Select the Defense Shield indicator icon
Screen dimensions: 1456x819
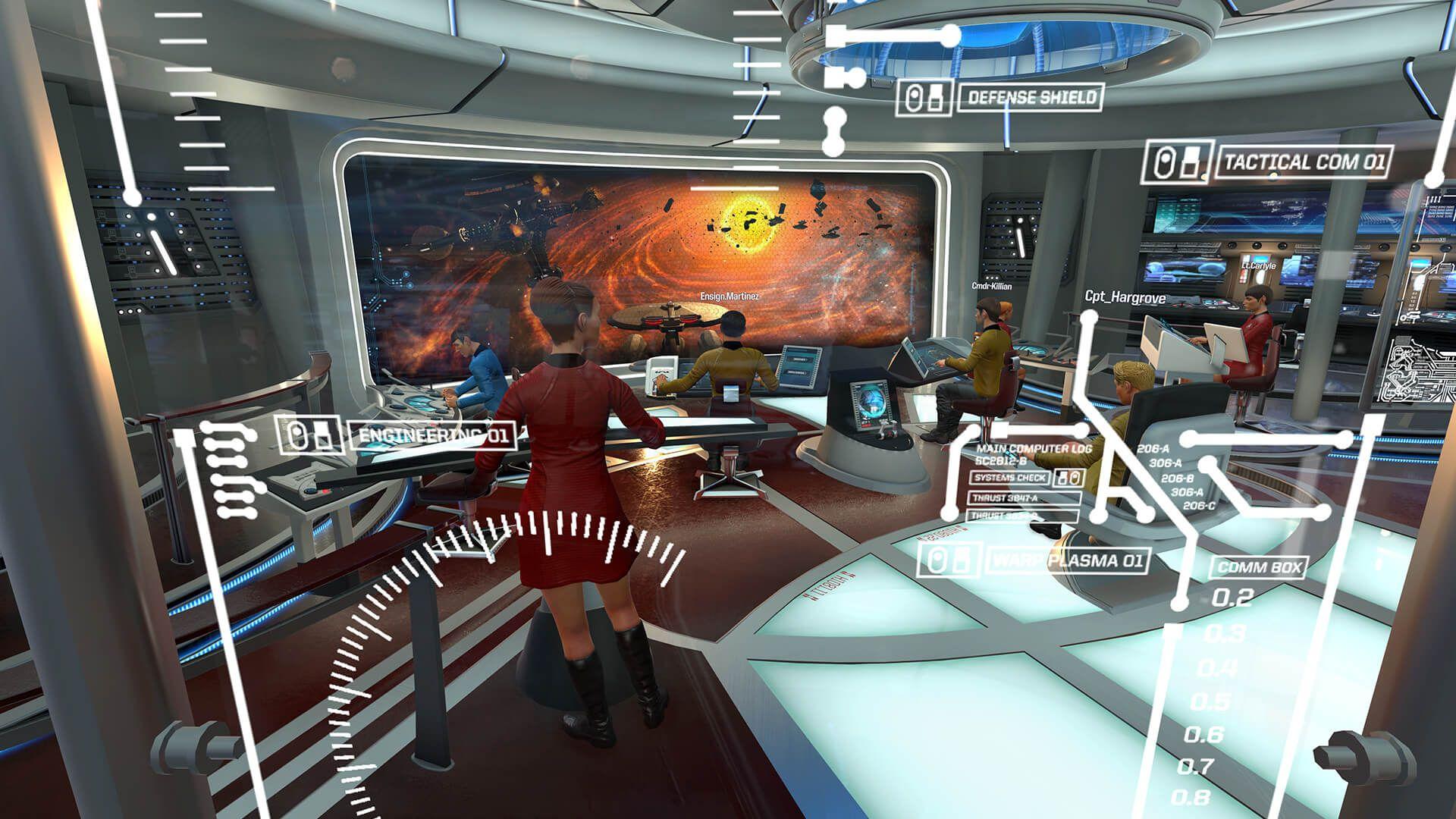[915, 97]
